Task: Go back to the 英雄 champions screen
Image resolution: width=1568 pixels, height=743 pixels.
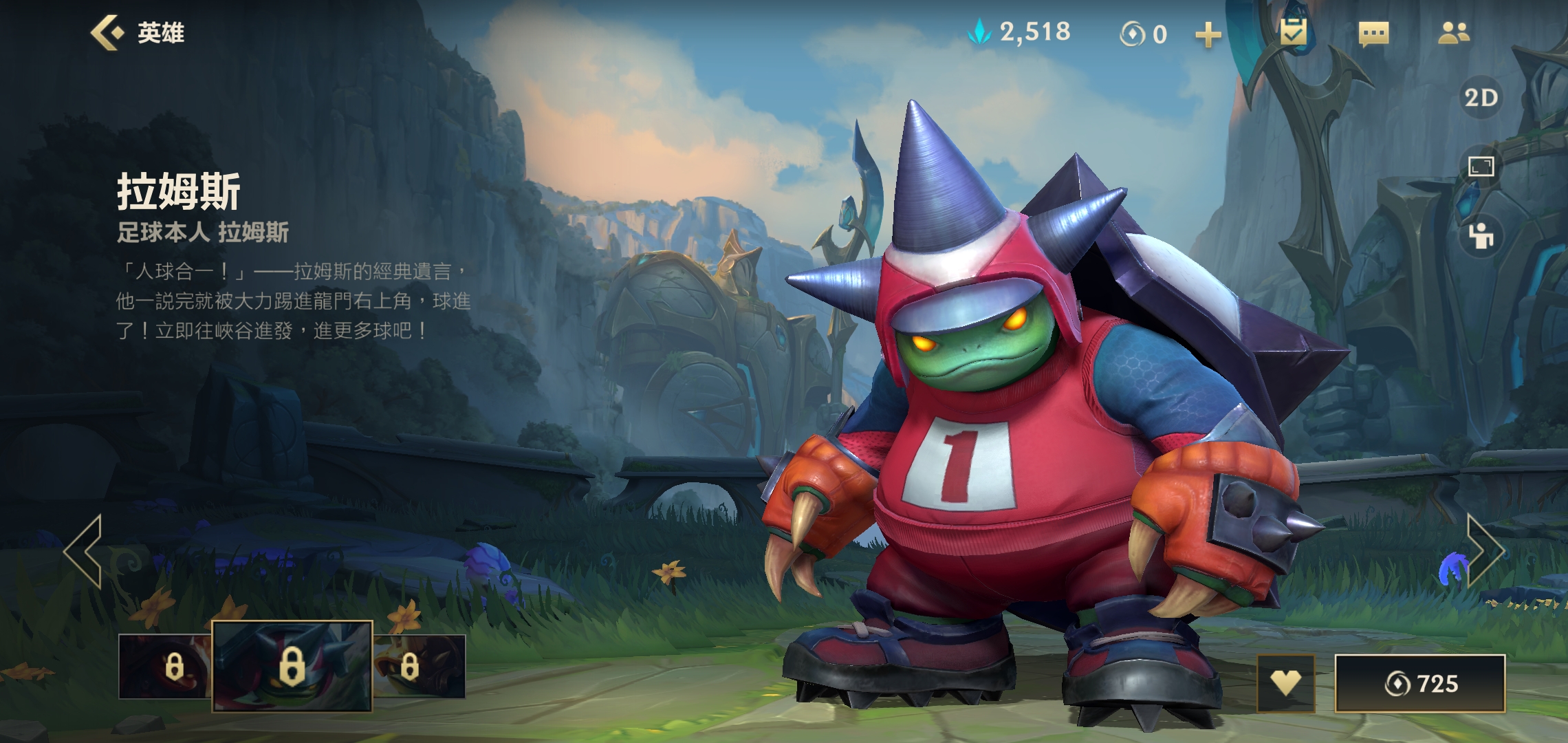Action: [x=137, y=32]
